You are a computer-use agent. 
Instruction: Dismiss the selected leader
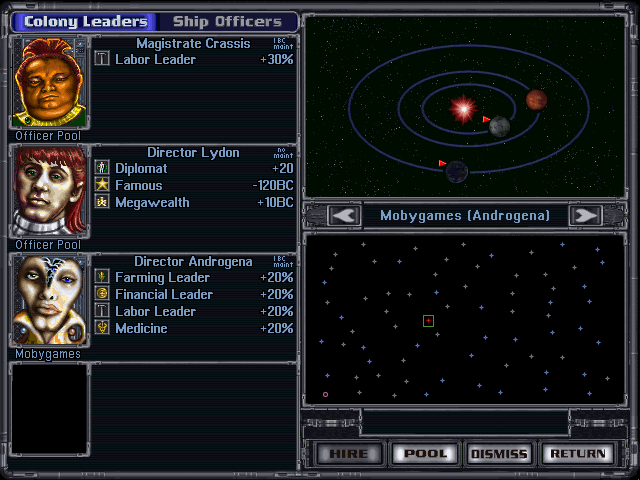(x=498, y=453)
